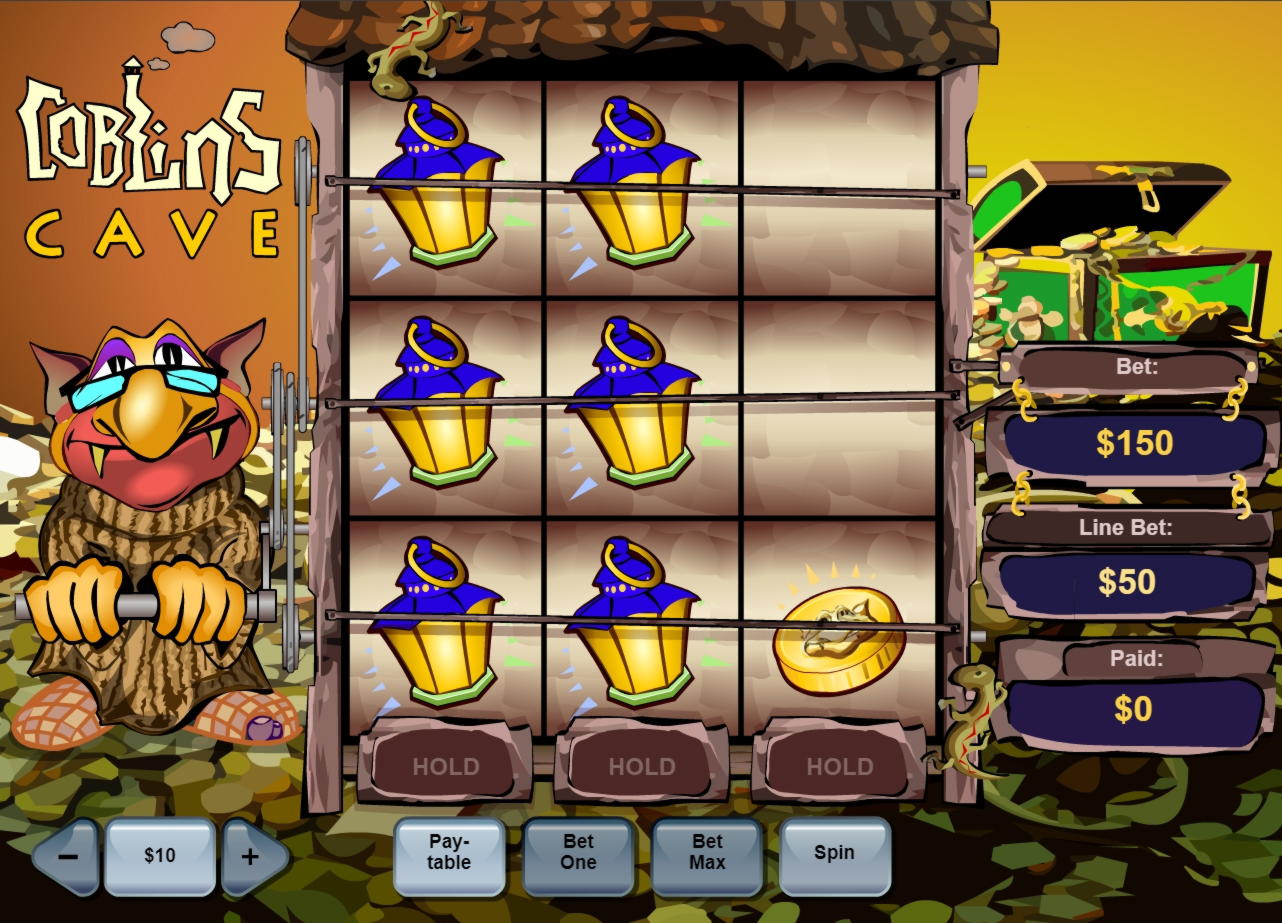Screen dimensions: 1282x923
Task: Increase the coin value with the plus arrow
Action: pyautogui.click(x=251, y=856)
